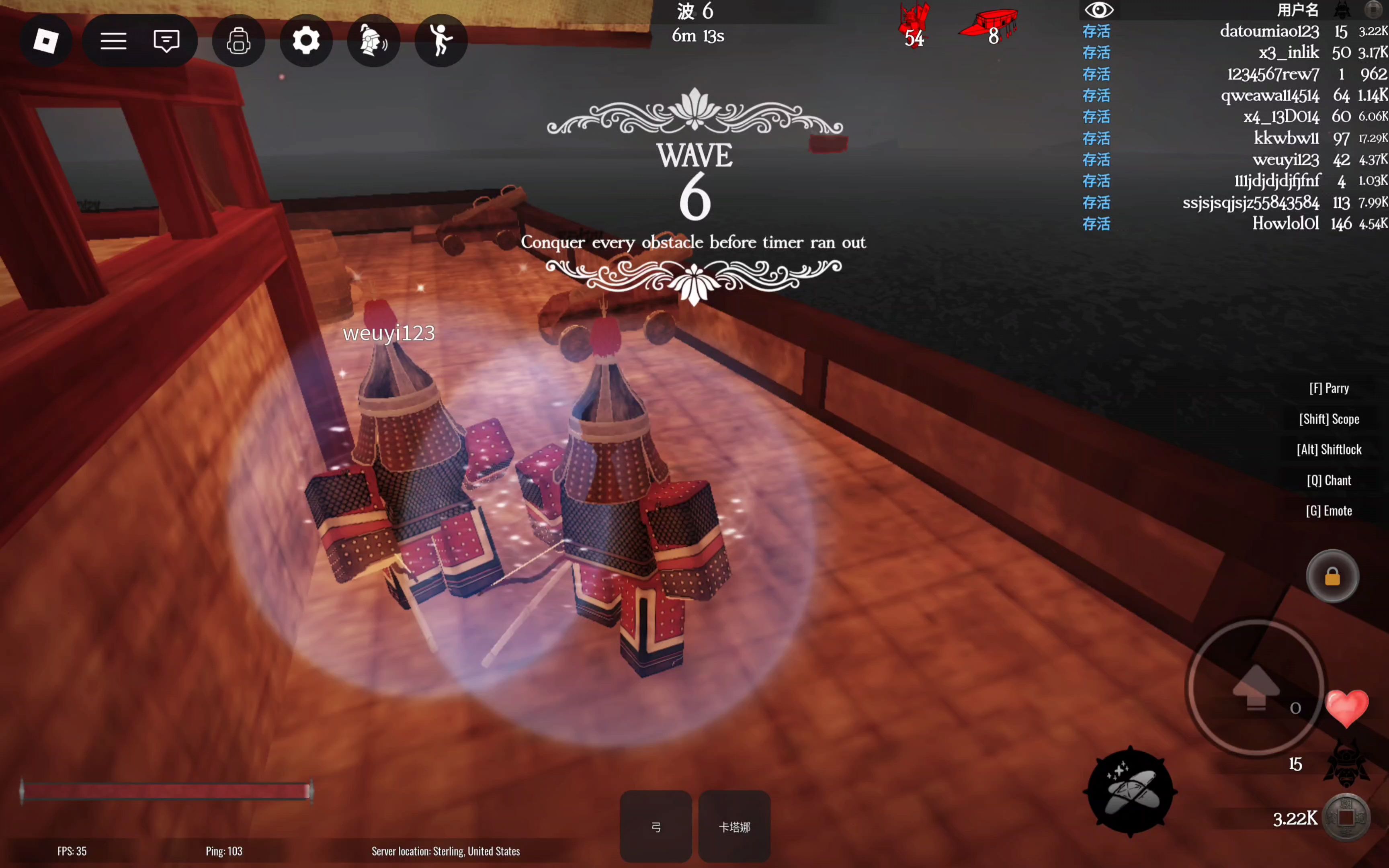
Task: Click the shouting helmet soldier icon
Action: pyautogui.click(x=373, y=41)
